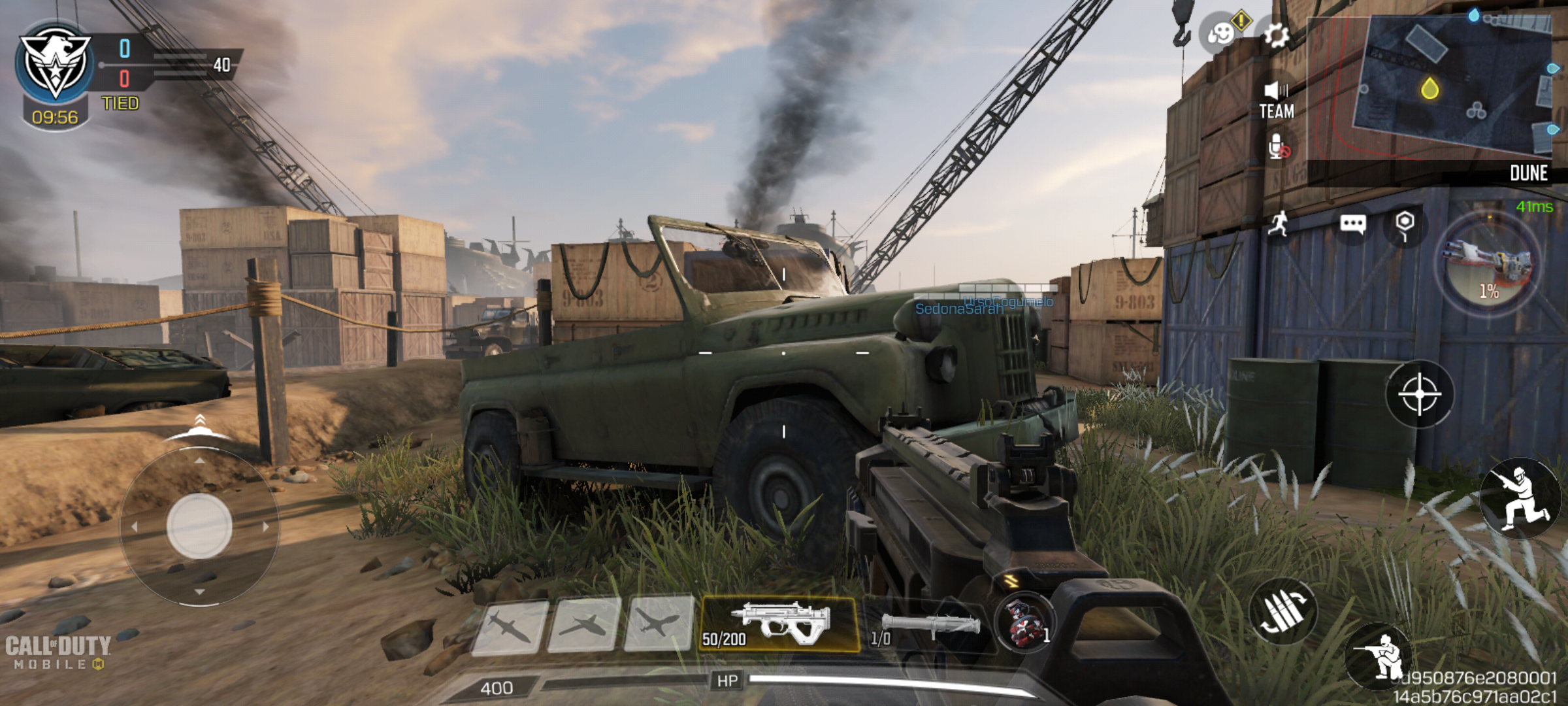Switch to the rocket launcher slot
1568x706 pixels.
tap(928, 626)
